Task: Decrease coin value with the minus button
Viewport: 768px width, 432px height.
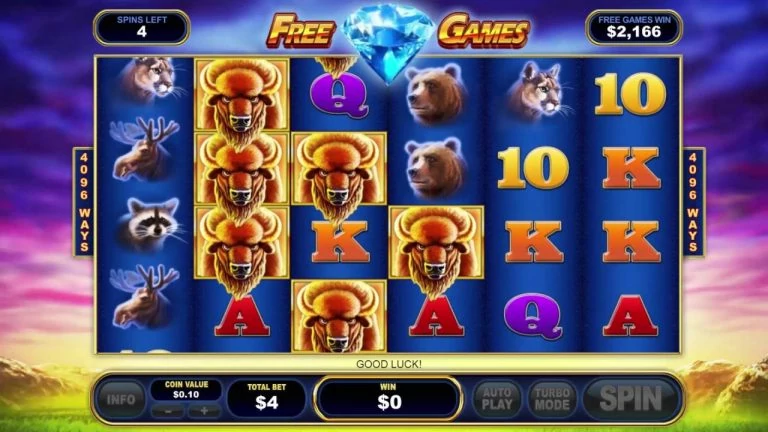Action: [174, 410]
